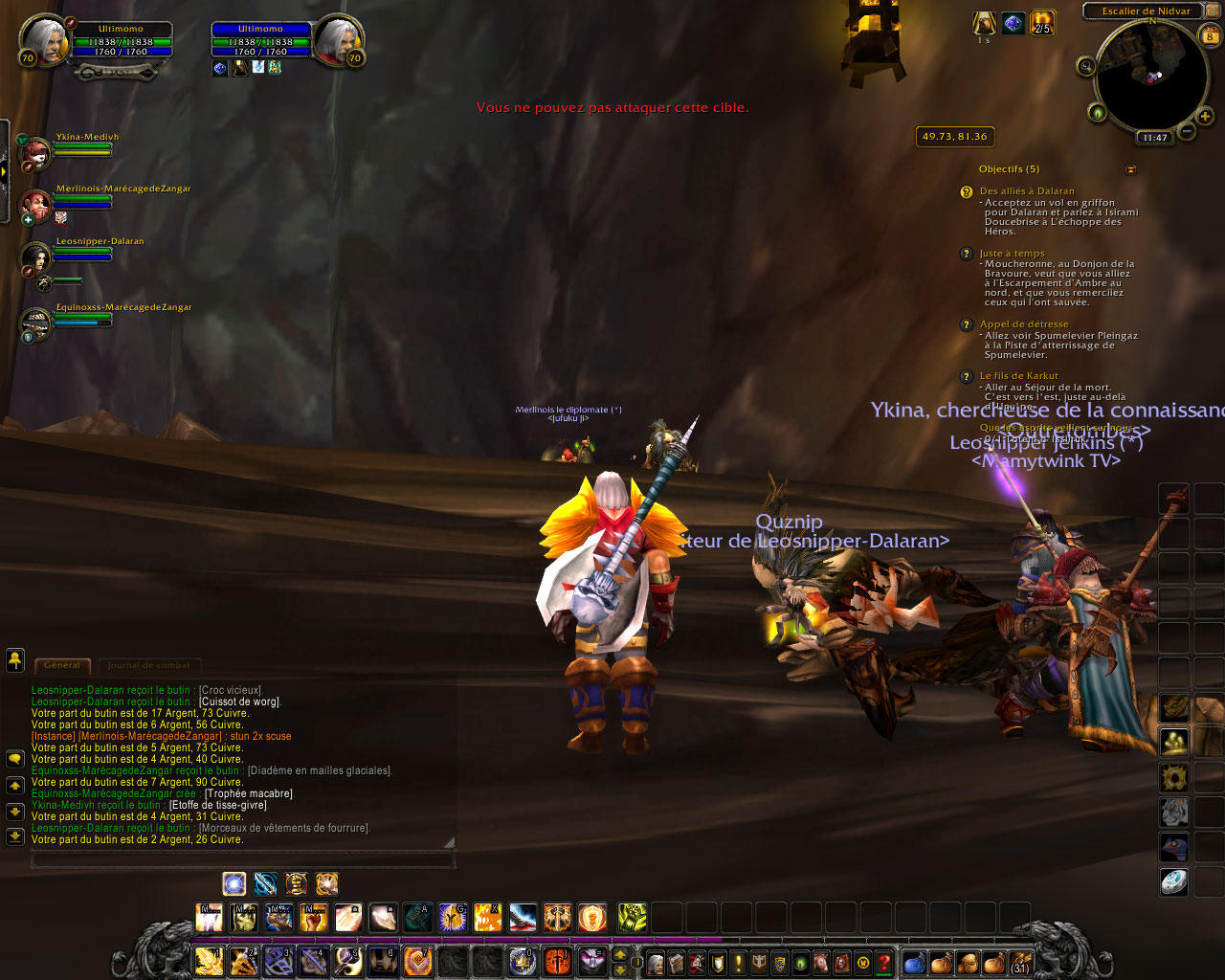Image resolution: width=1225 pixels, height=980 pixels.
Task: Click the 2/5 stacked buff icon
Action: [x=1042, y=22]
